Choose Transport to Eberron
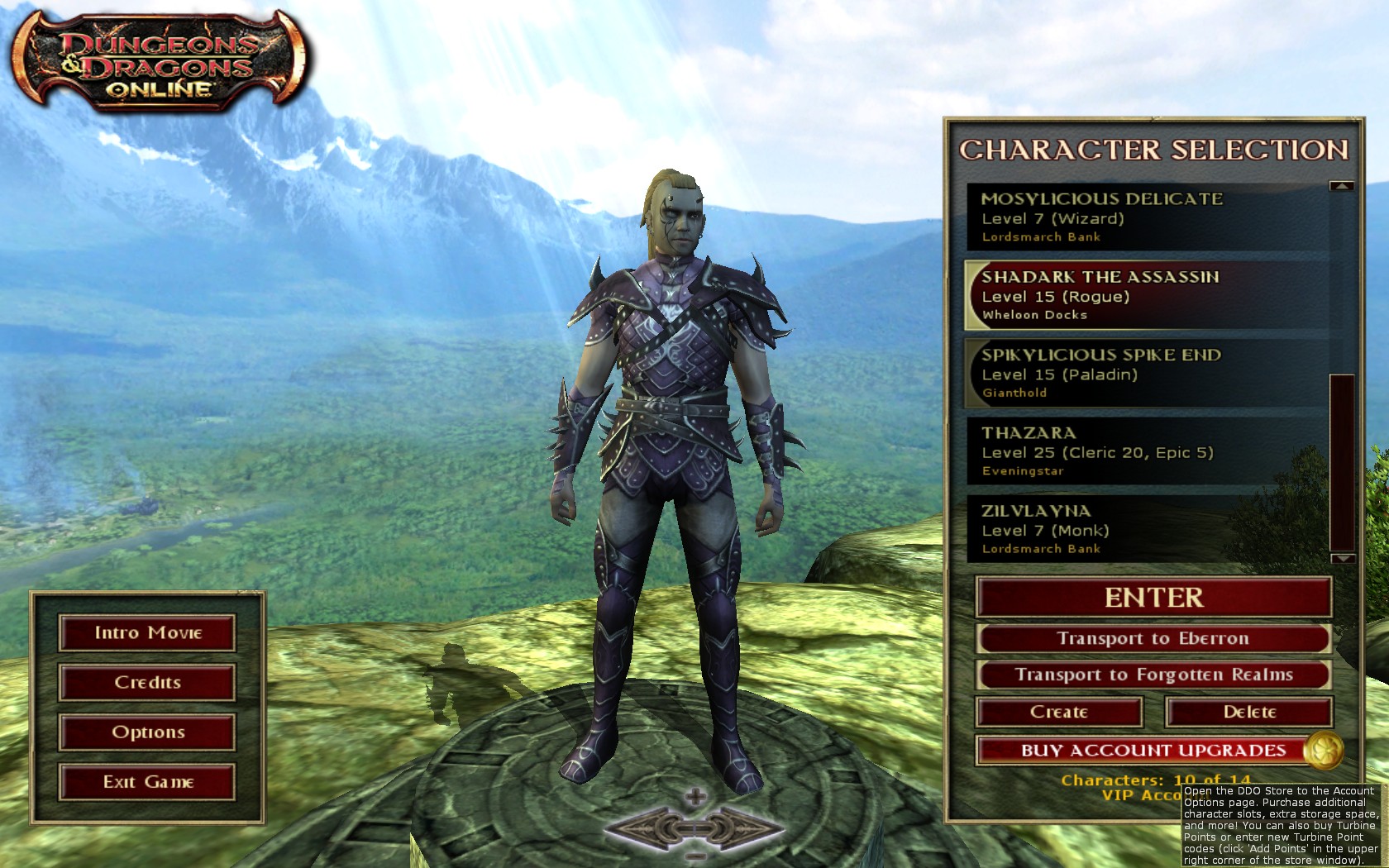 coord(1153,638)
